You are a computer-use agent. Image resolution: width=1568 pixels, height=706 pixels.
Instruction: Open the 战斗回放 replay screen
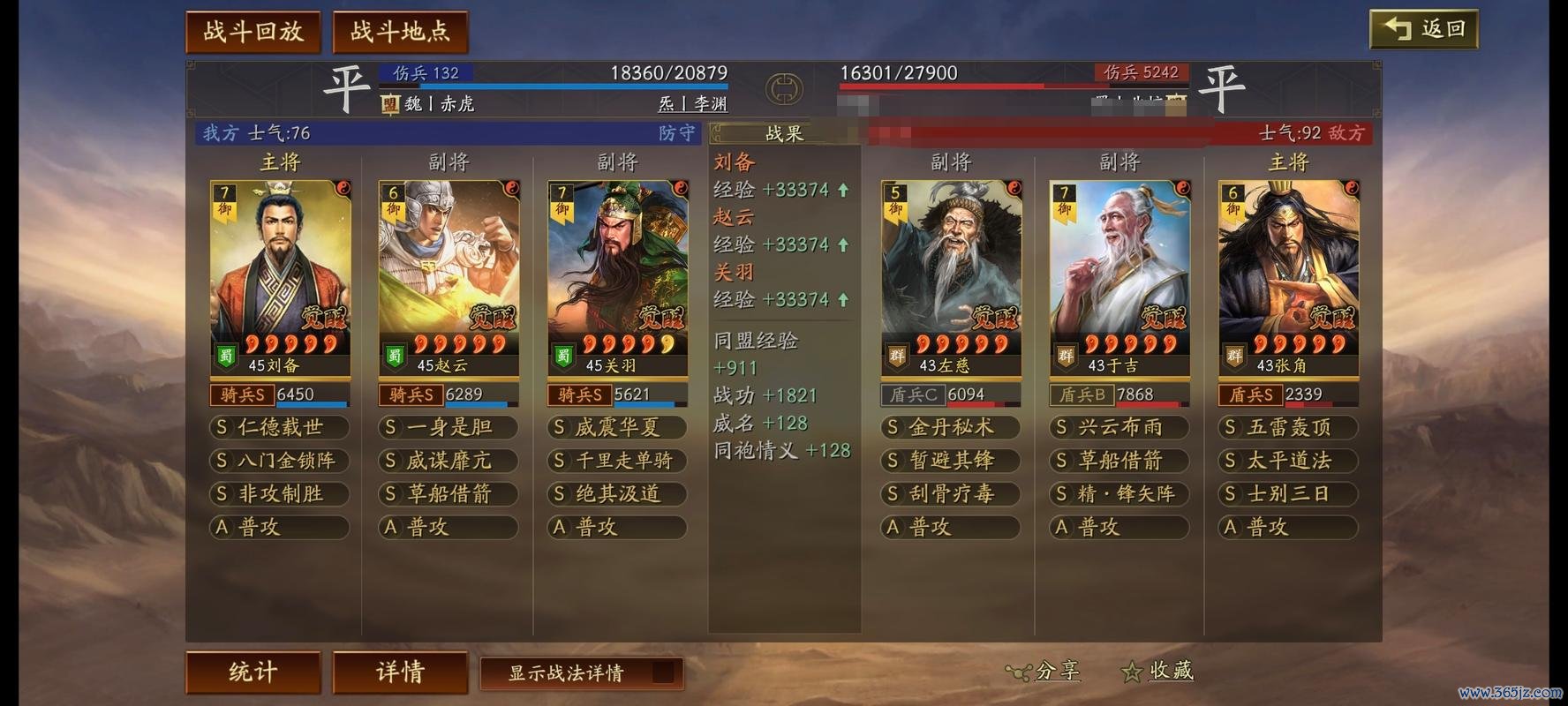(x=253, y=29)
